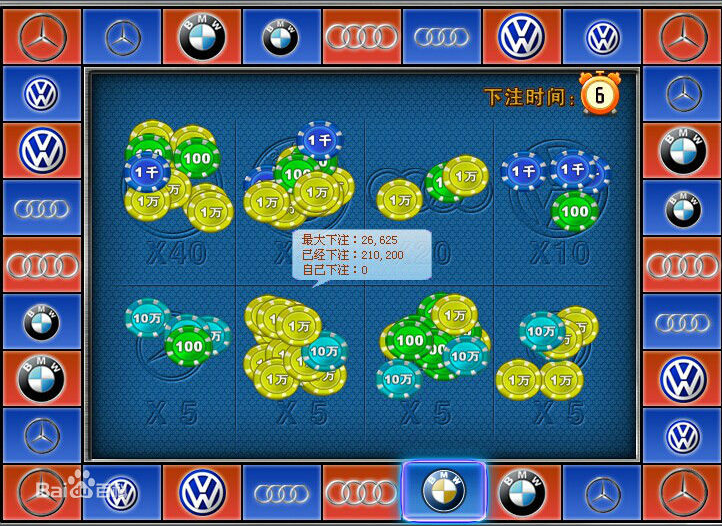Bet on the Audi X20 area

click(x=428, y=200)
